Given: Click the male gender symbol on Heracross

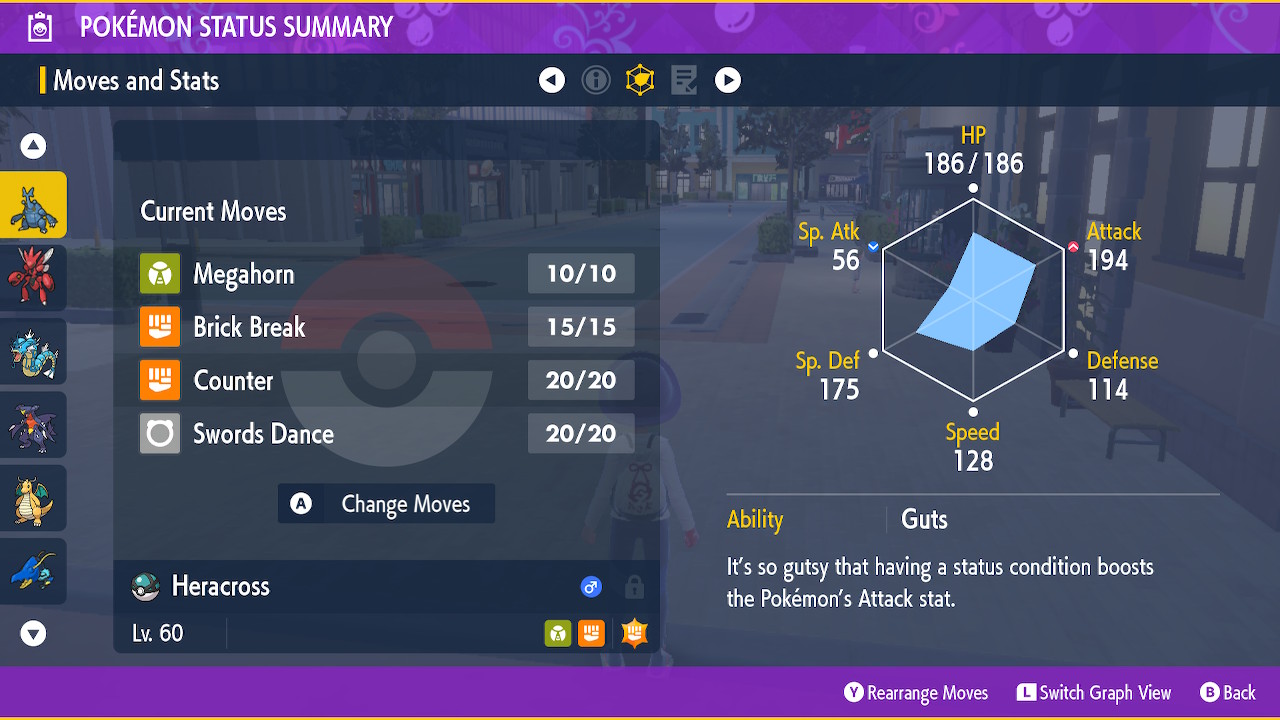Looking at the screenshot, I should click(591, 587).
